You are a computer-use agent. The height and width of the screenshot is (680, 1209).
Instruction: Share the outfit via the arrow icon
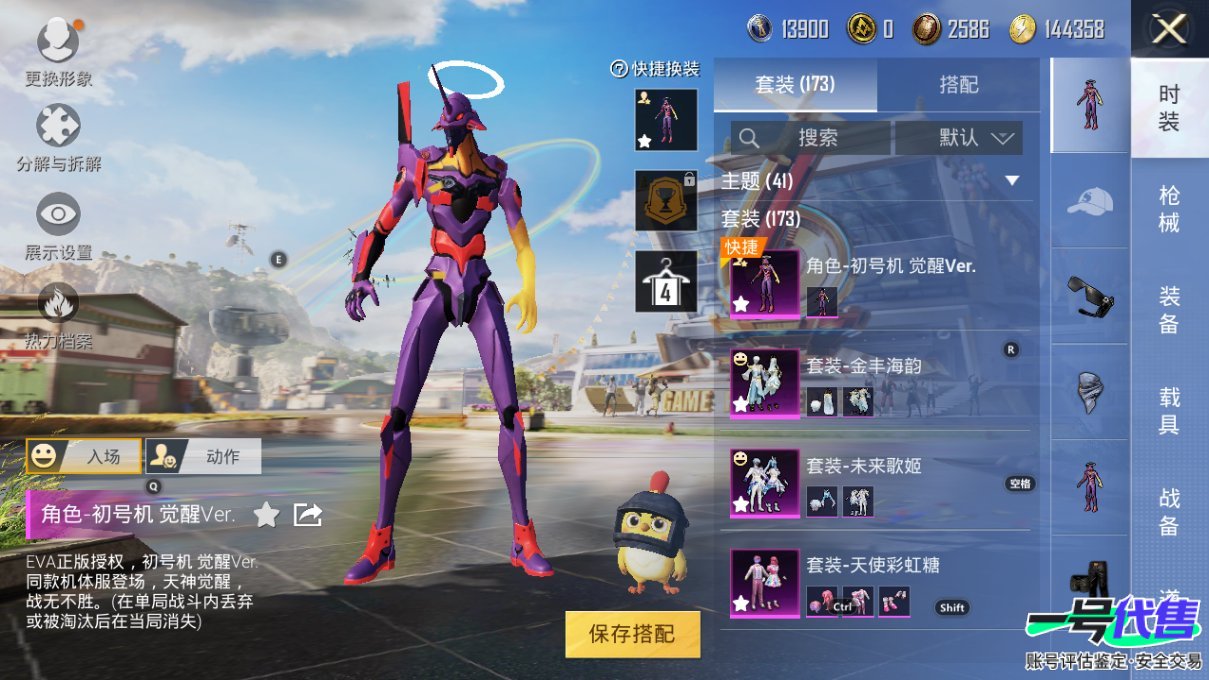tap(307, 515)
